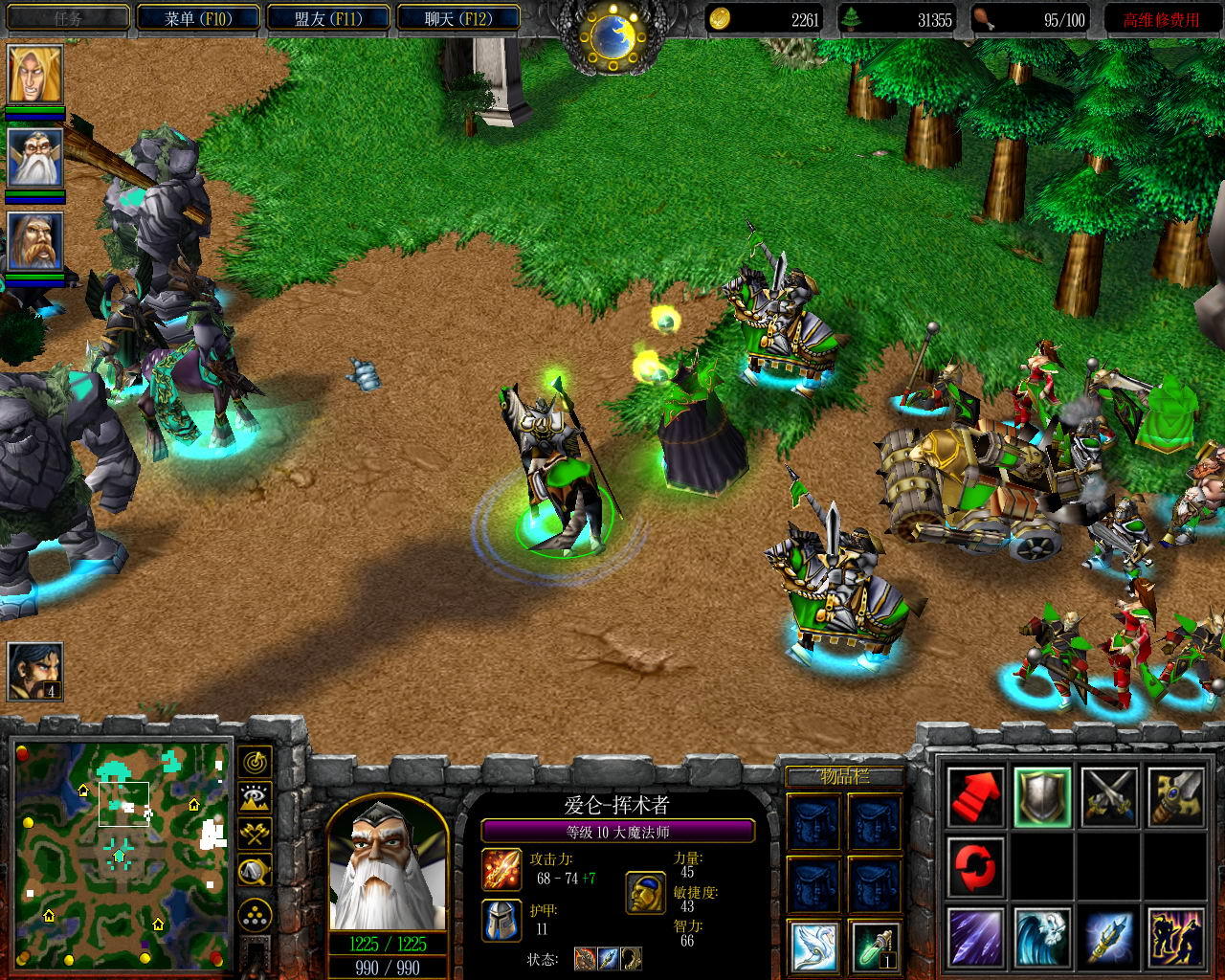The width and height of the screenshot is (1225, 980).
Task: Toggle the formation movement button
Action: 256,915
